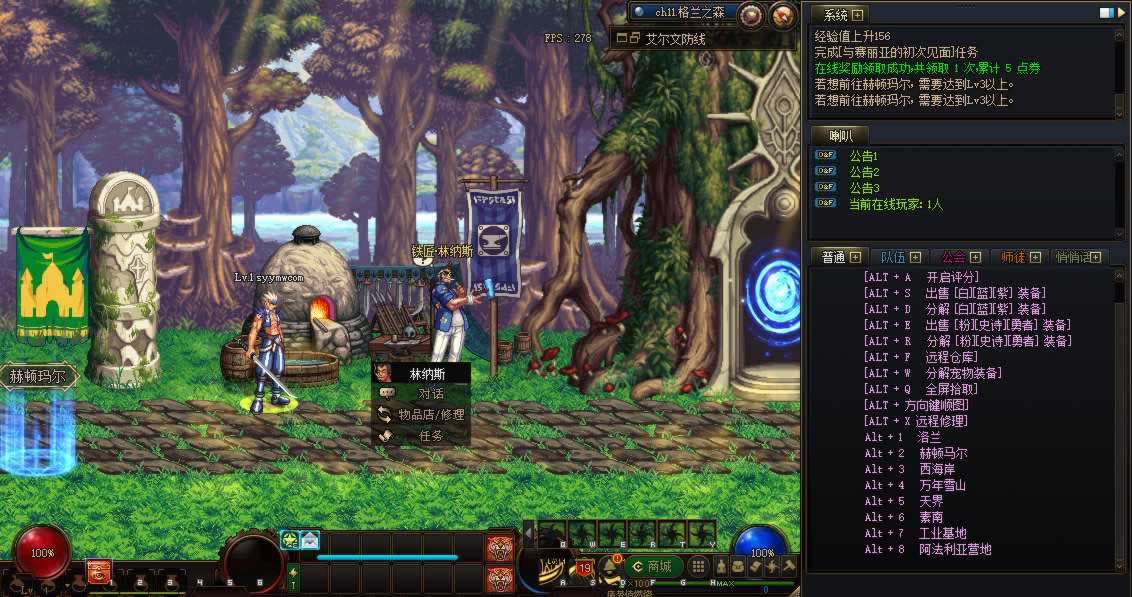Click the star icon next to the envelope
Image resolution: width=1132 pixels, height=597 pixels.
pos(289,540)
